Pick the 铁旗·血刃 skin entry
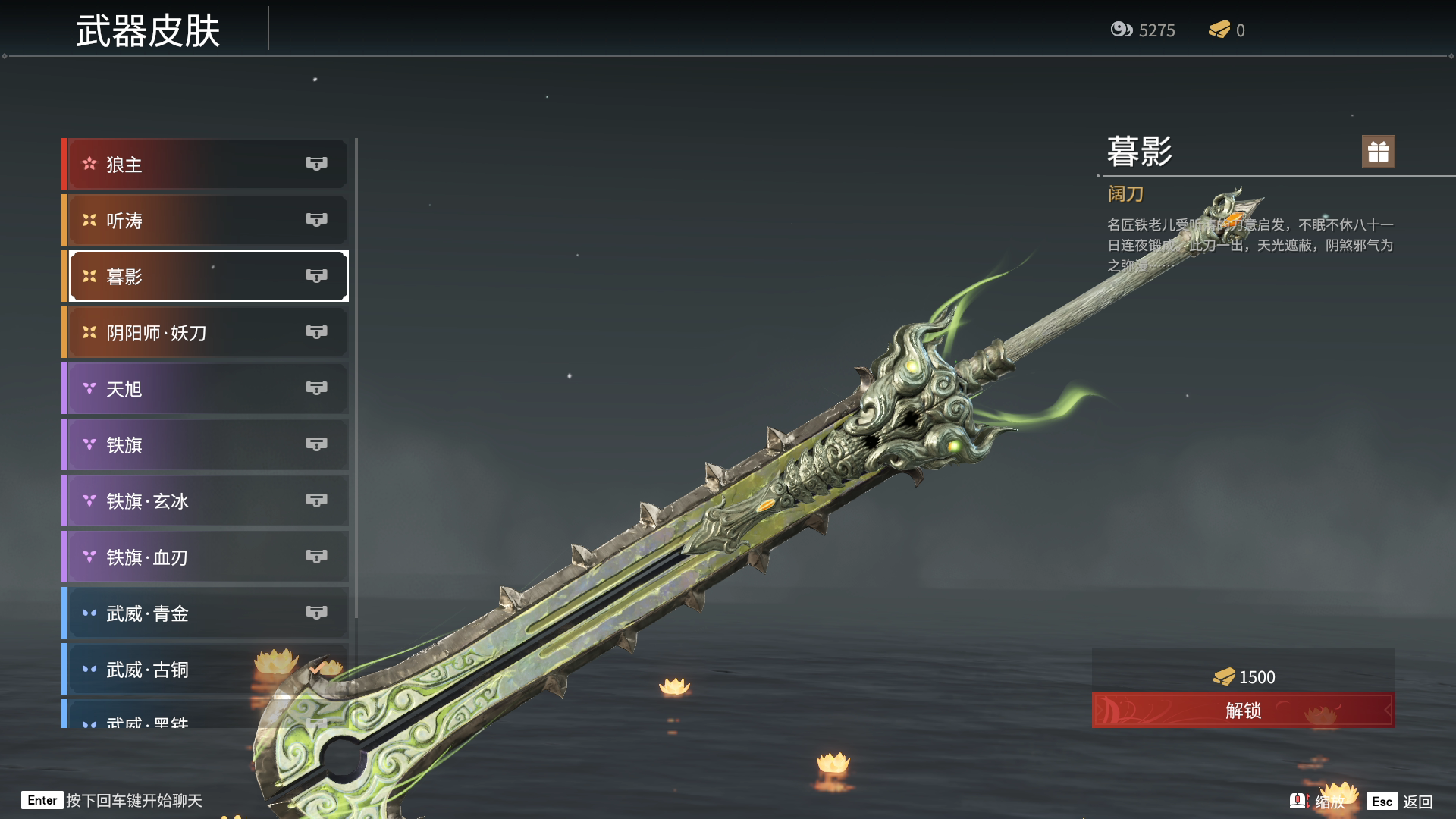The image size is (1456, 819). click(205, 557)
